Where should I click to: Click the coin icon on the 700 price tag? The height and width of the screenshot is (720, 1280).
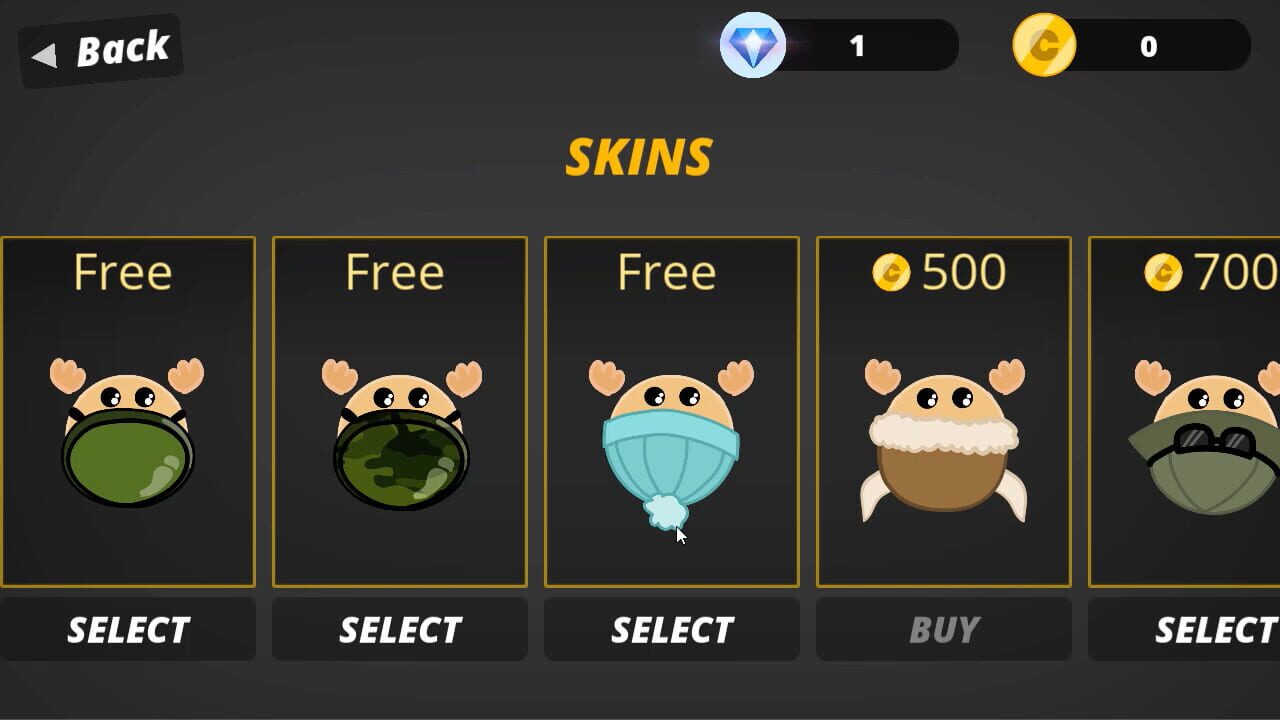[1165, 272]
